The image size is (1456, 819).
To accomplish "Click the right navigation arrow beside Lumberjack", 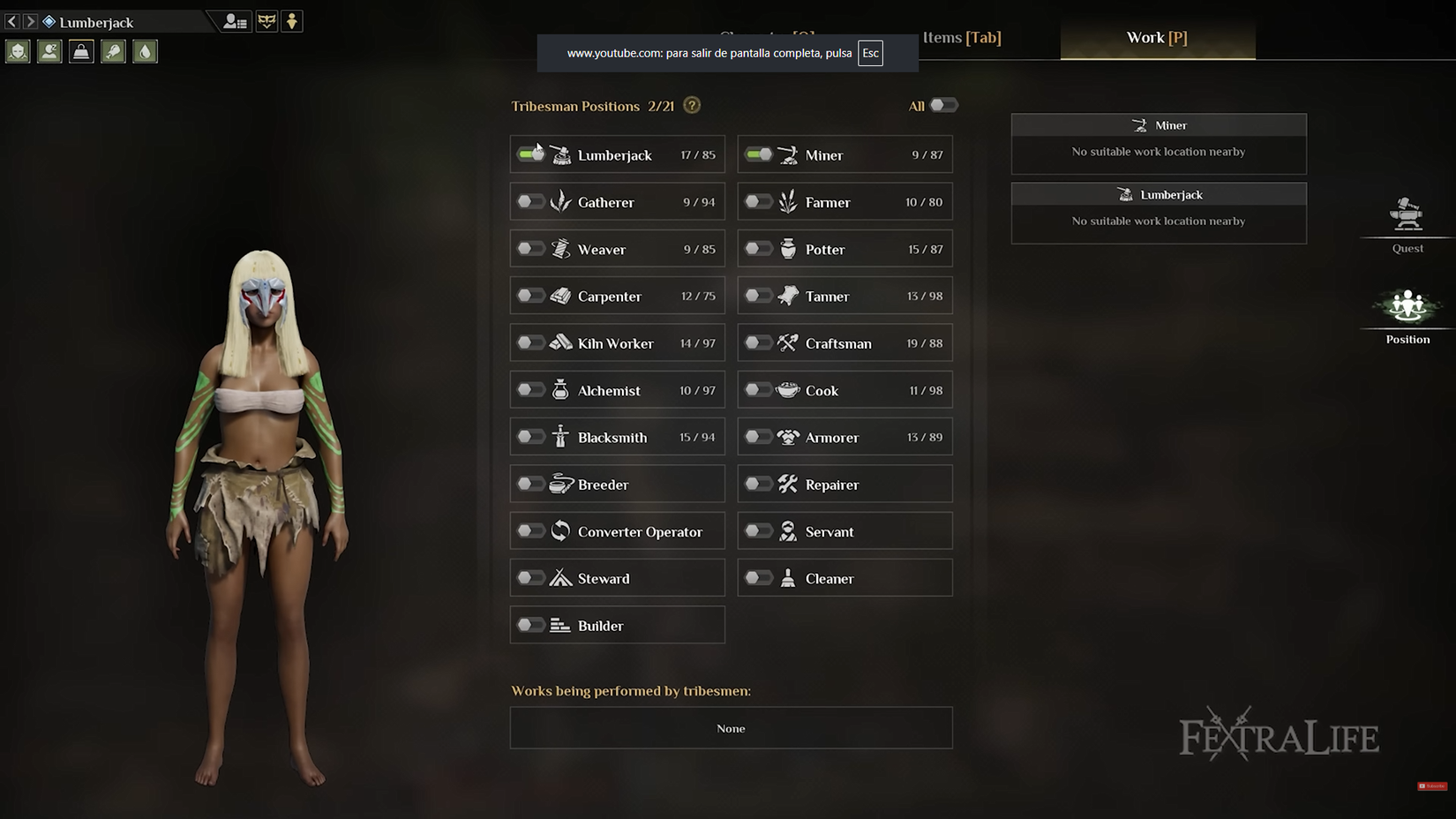I will pyautogui.click(x=29, y=20).
